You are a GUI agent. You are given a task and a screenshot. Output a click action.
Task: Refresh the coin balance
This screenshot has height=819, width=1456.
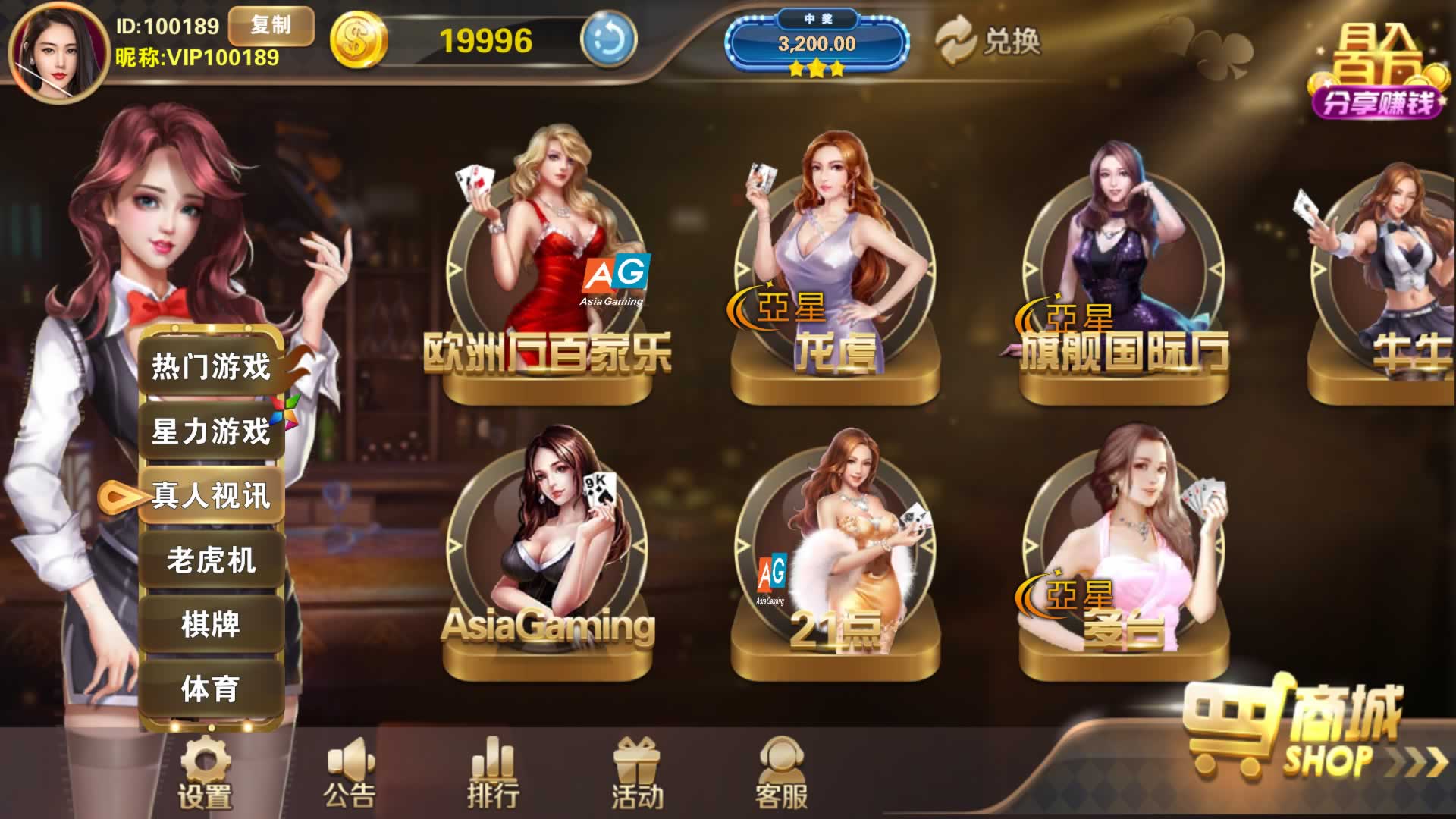pyautogui.click(x=608, y=40)
